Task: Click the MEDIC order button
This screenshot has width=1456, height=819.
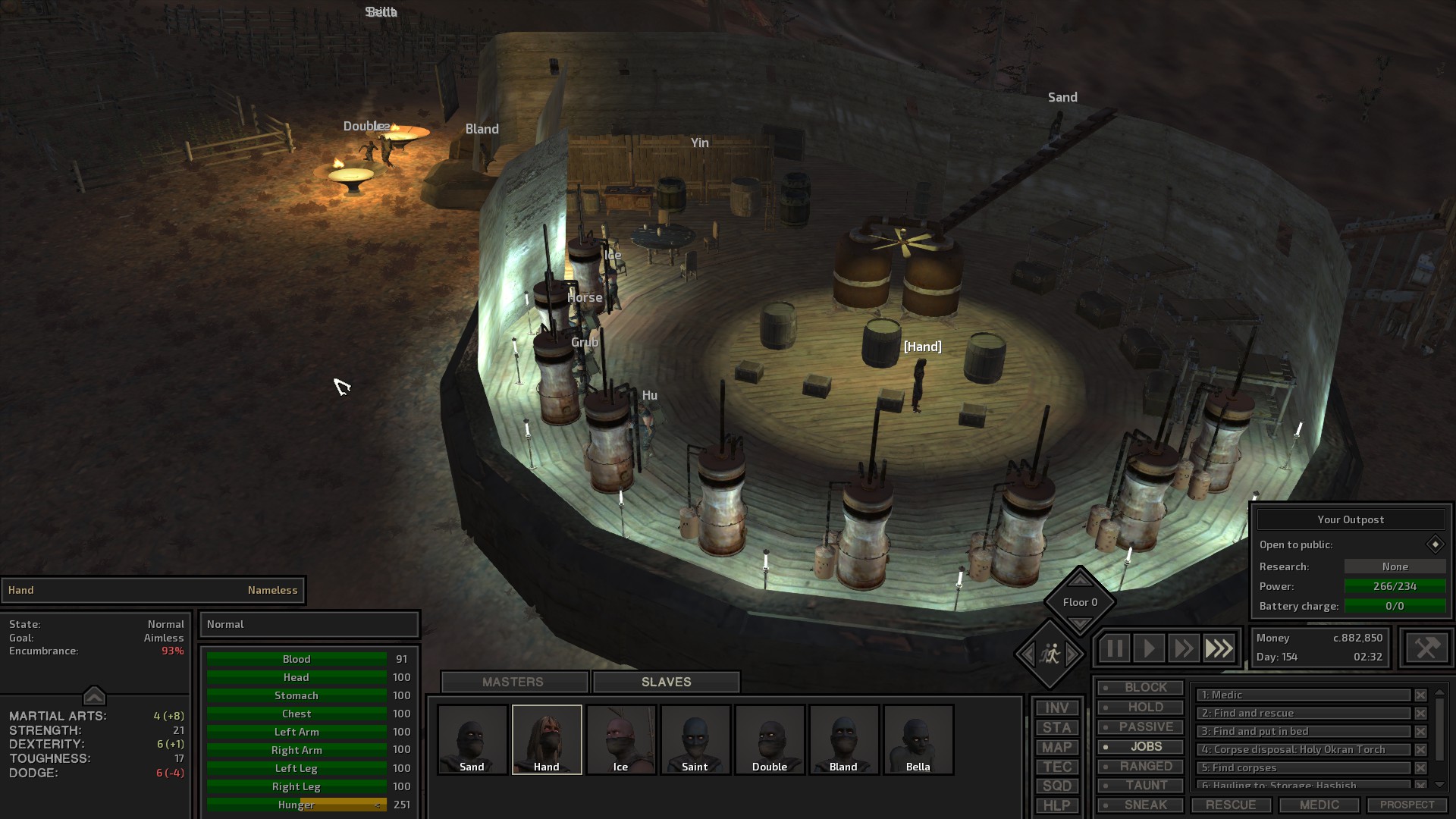Action: (1319, 805)
